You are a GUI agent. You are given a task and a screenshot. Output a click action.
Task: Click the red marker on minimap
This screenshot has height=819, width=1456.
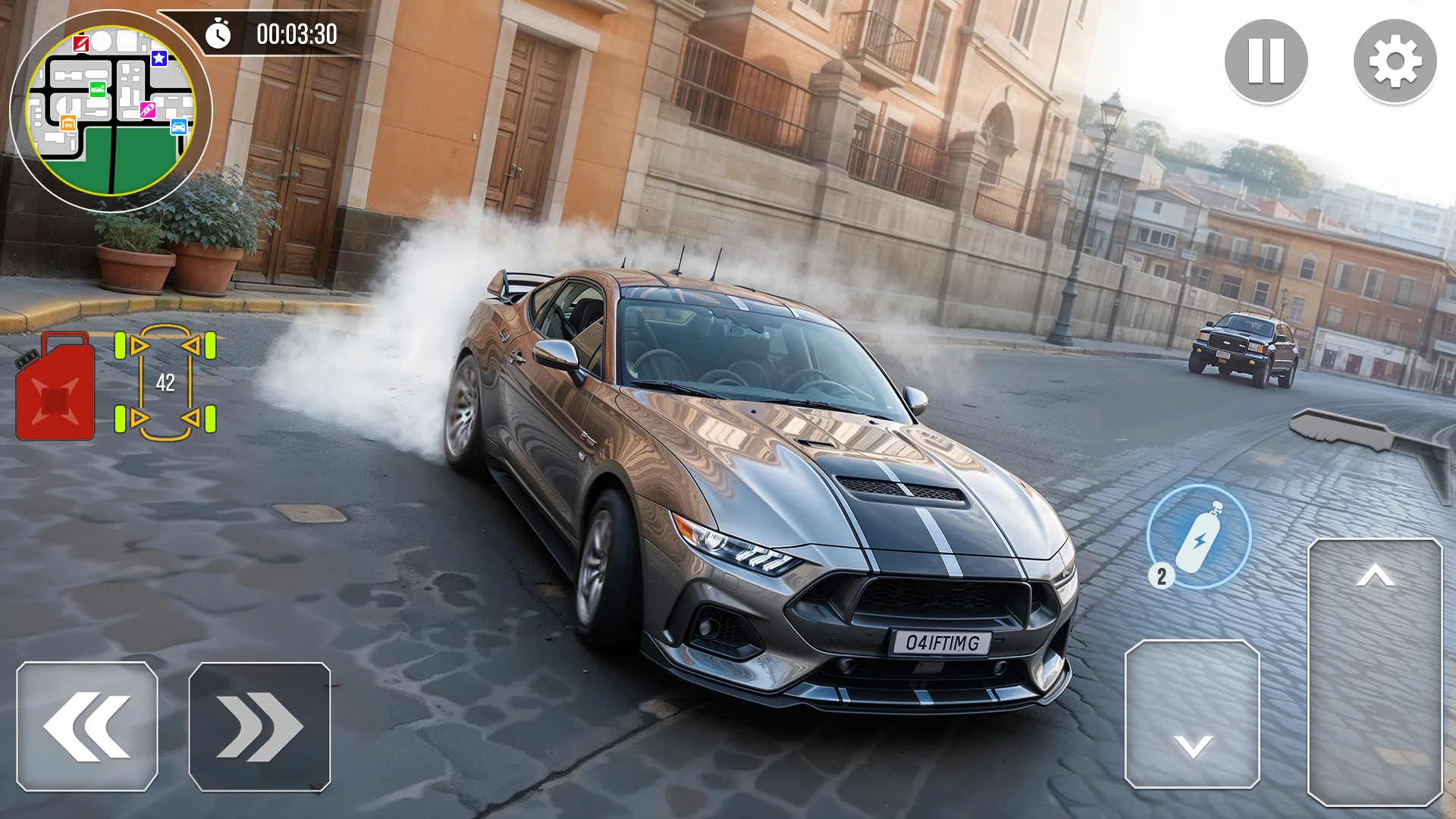[81, 43]
